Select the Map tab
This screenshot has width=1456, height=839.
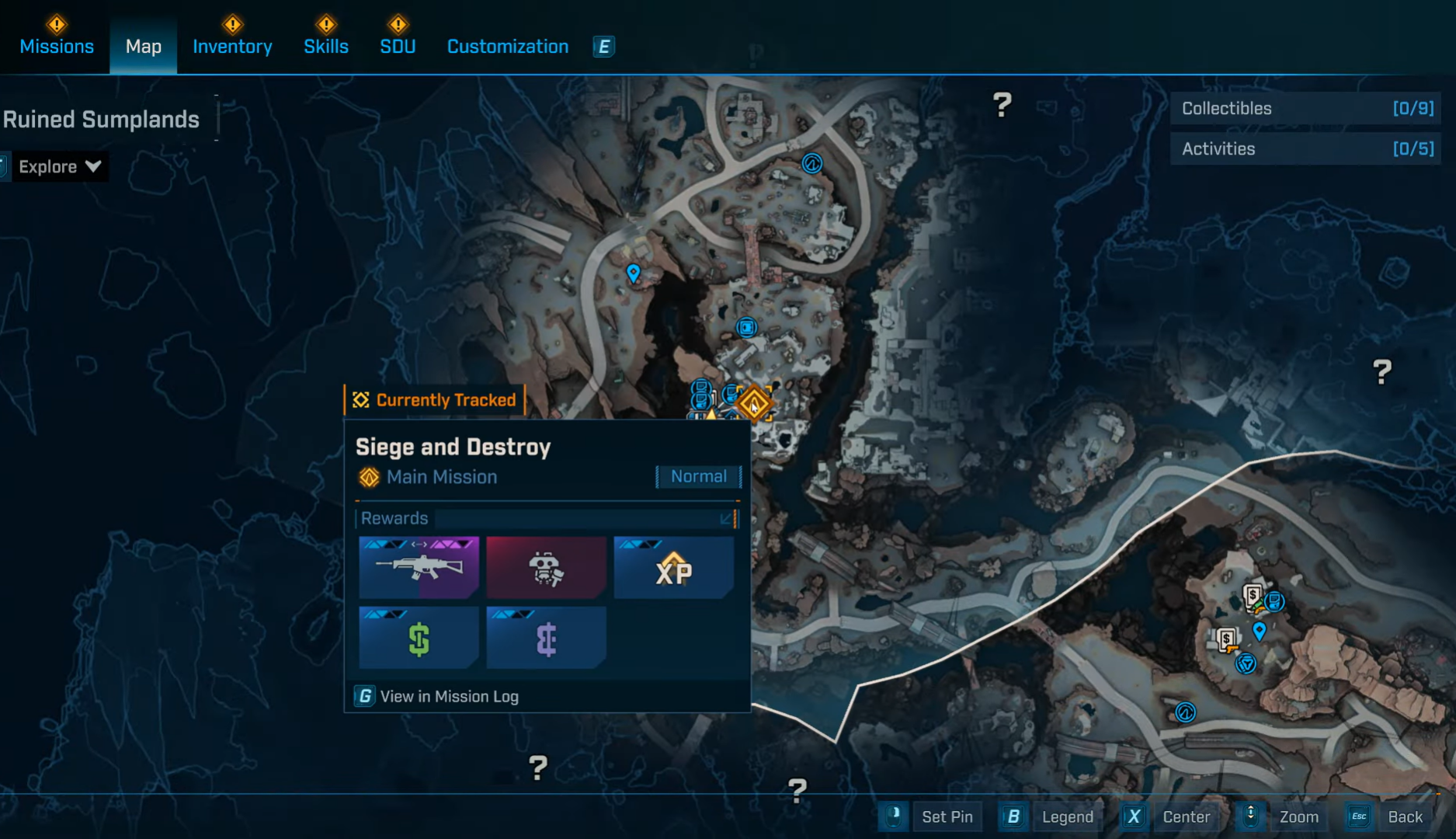(x=144, y=47)
